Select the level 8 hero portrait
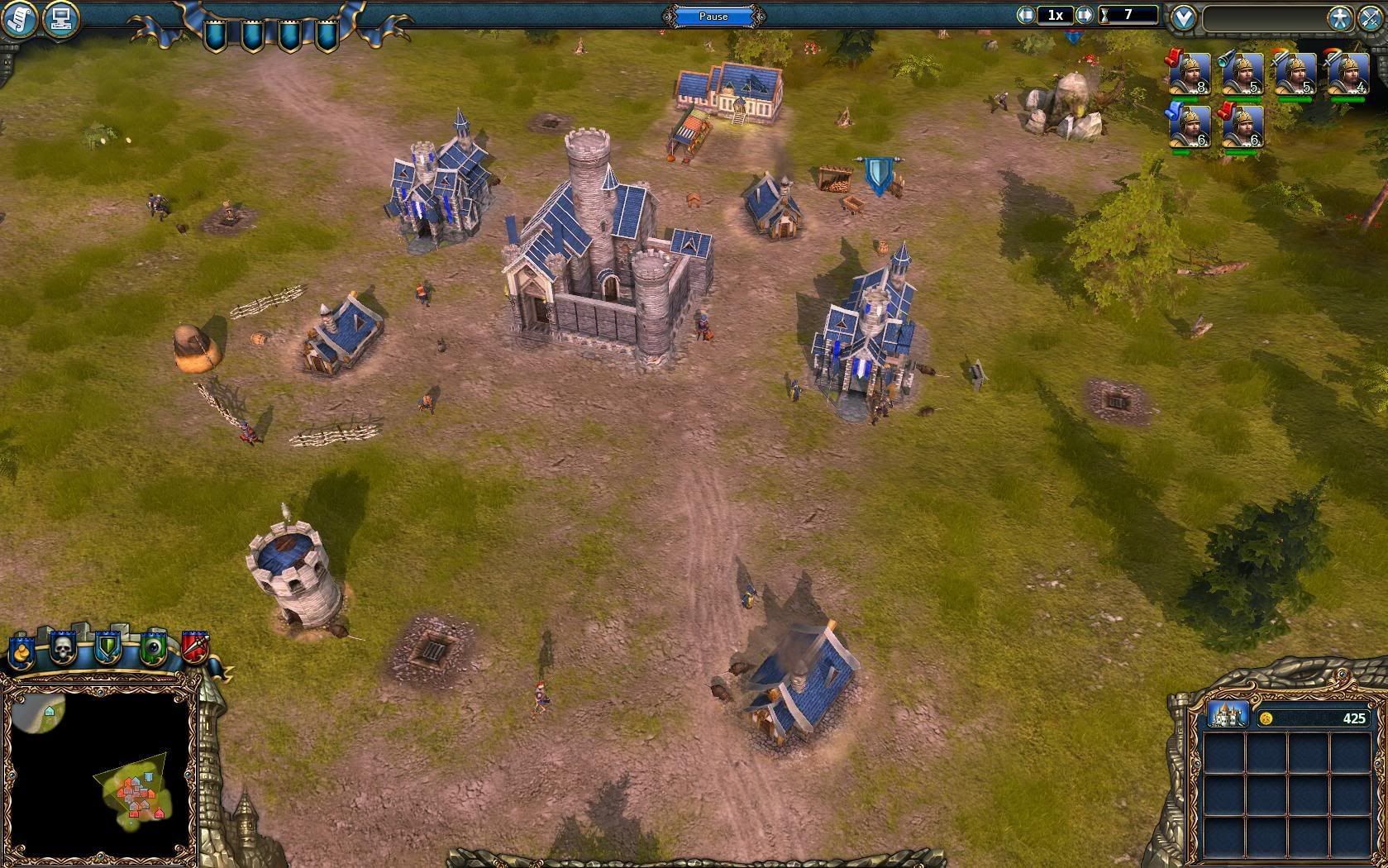 point(1190,75)
